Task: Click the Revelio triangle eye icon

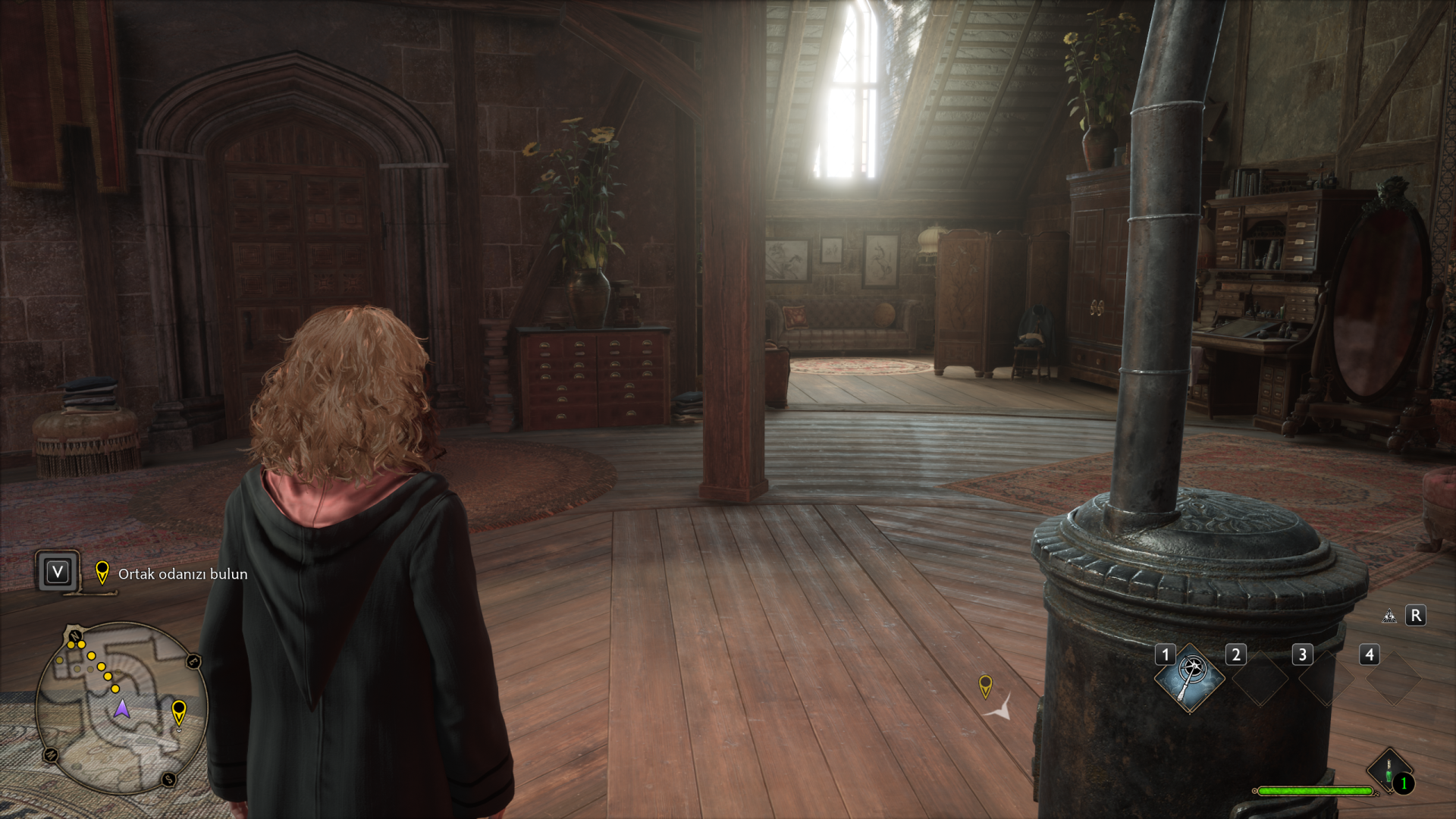Action: (x=1389, y=616)
